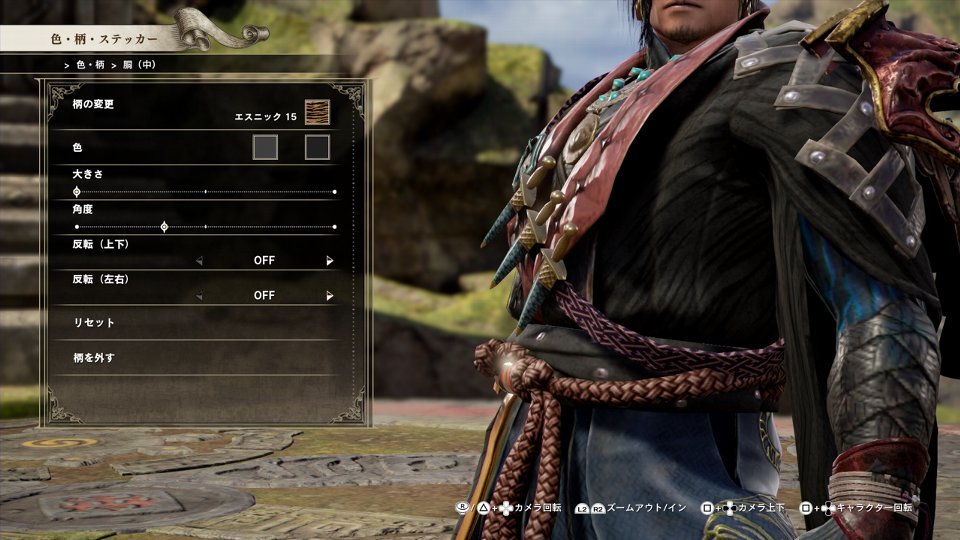Toggle the 反転（上下） OFF value

pos(264,261)
